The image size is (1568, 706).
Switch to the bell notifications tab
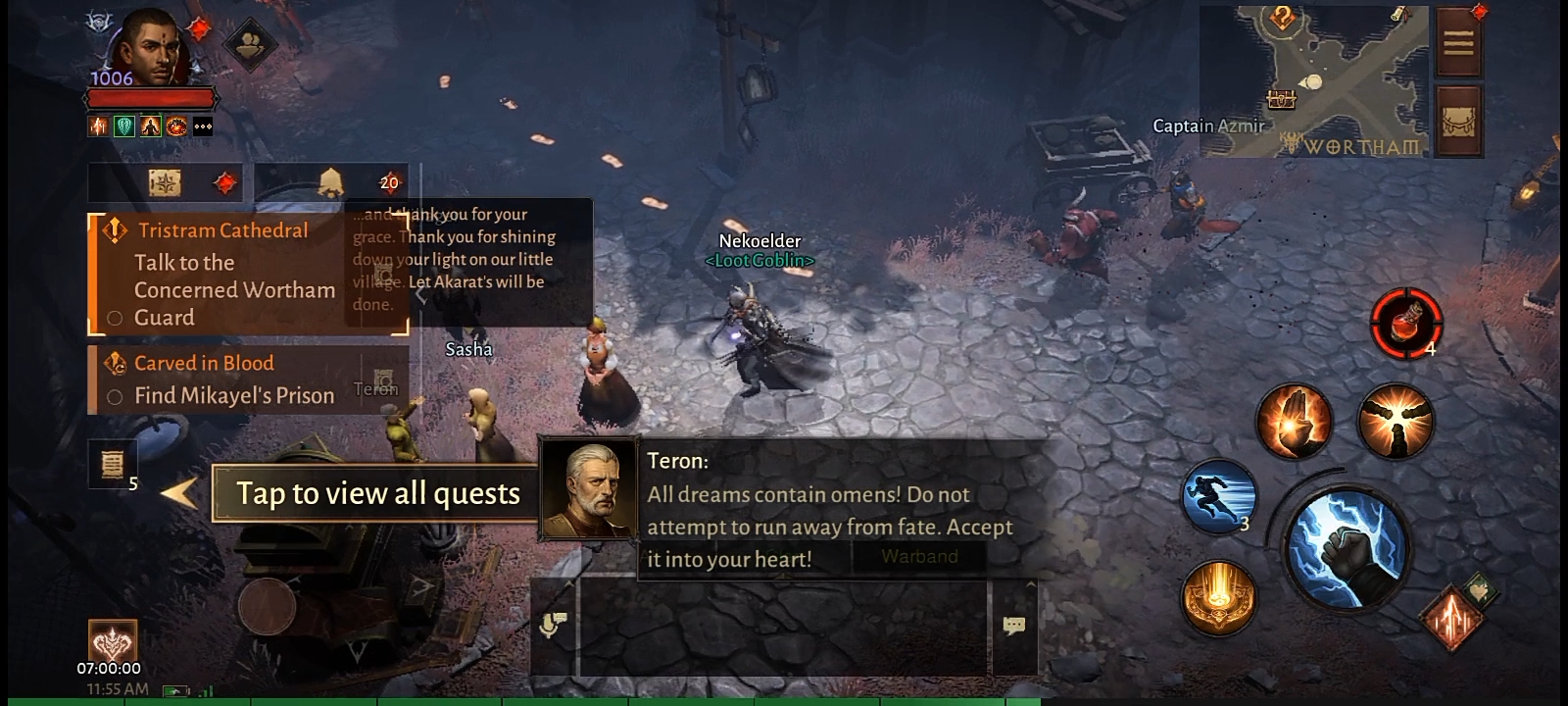click(330, 182)
